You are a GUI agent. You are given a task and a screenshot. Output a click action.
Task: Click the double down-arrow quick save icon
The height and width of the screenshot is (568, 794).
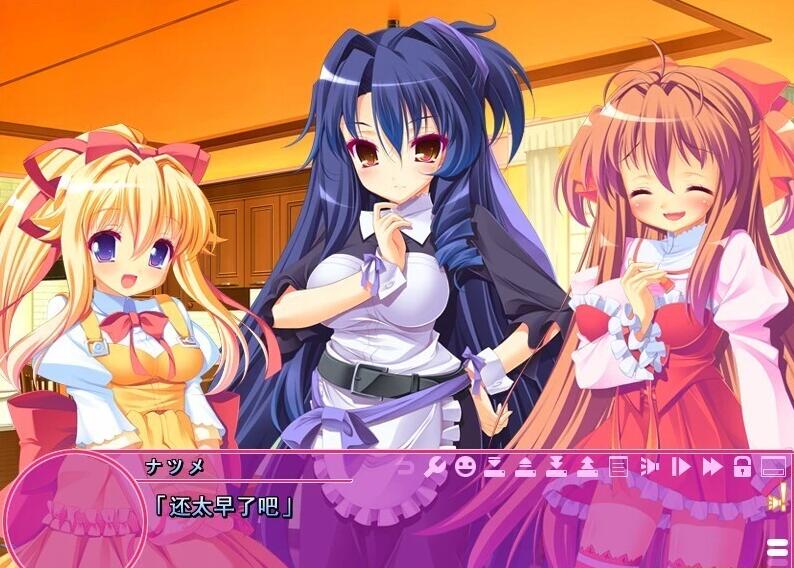click(x=557, y=466)
